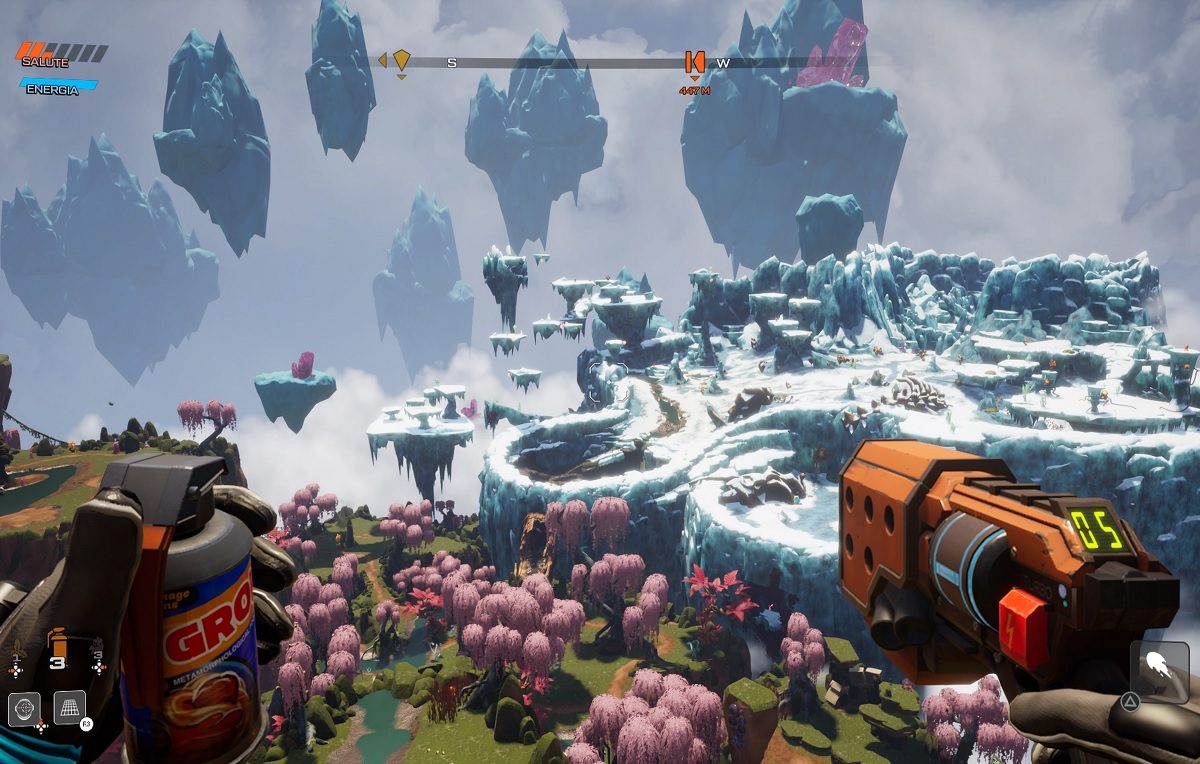1200x764 pixels.
Task: Activate the visor scan target ability
Action: (24, 708)
